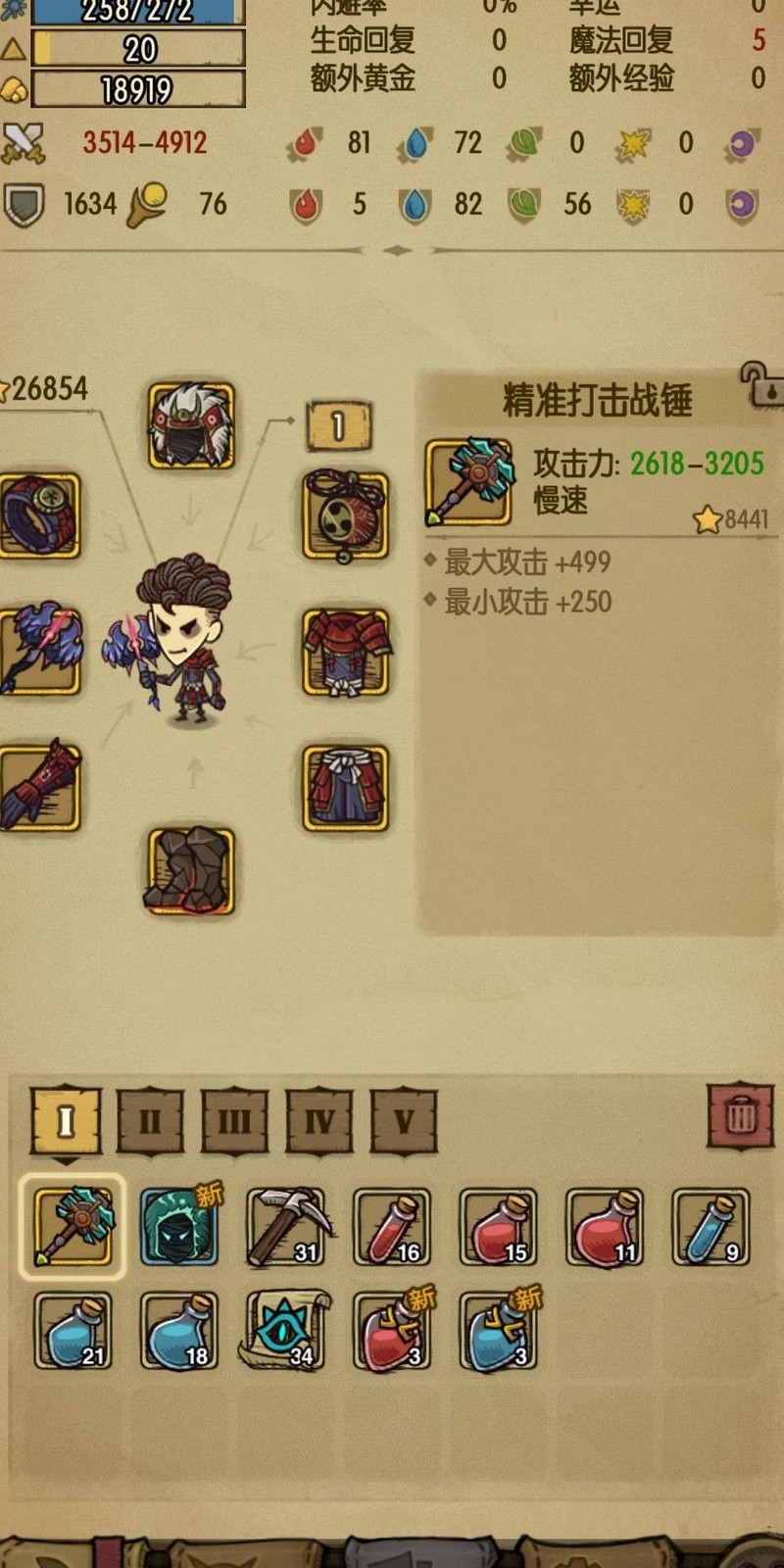This screenshot has width=784, height=1568.
Task: Click the red trash can button
Action: 741,1115
